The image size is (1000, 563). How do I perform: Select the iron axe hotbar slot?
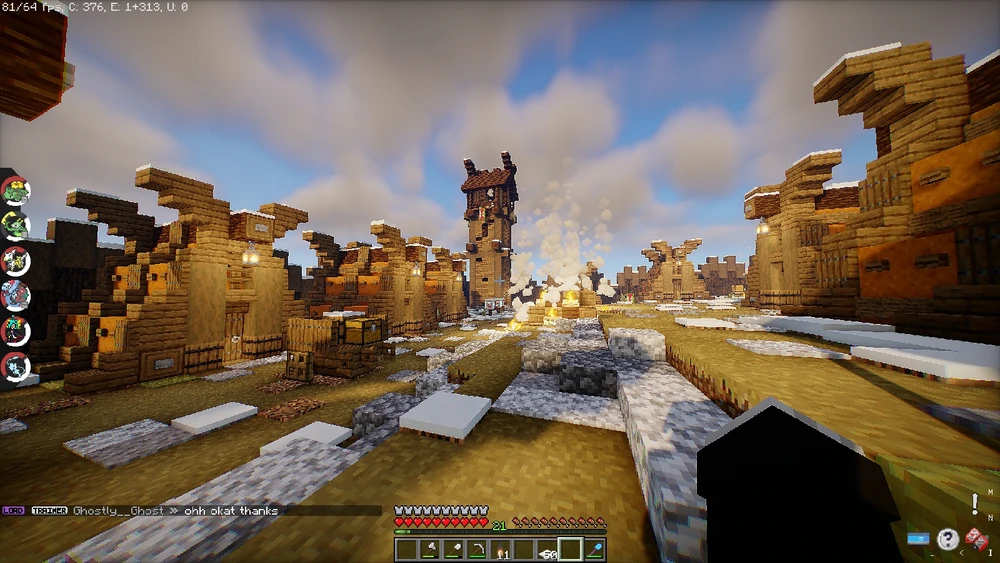(429, 550)
